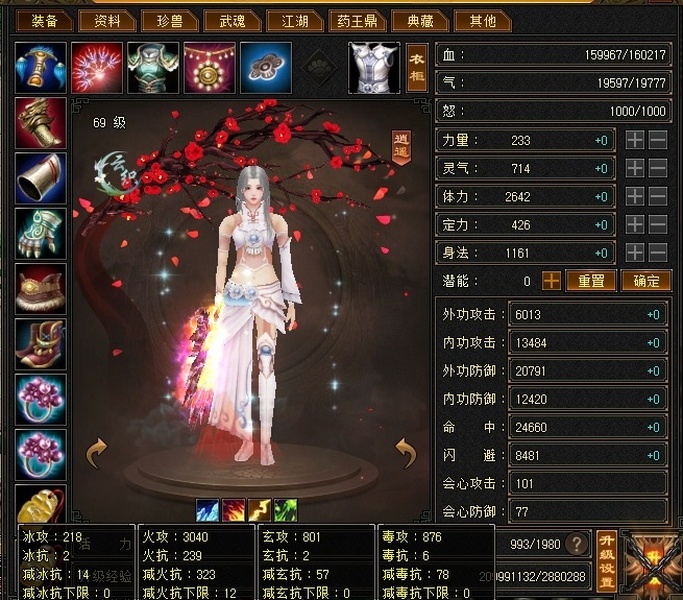Viewport: 683px width, 600px height.
Task: Click the 重置 reset button
Action: 591,281
